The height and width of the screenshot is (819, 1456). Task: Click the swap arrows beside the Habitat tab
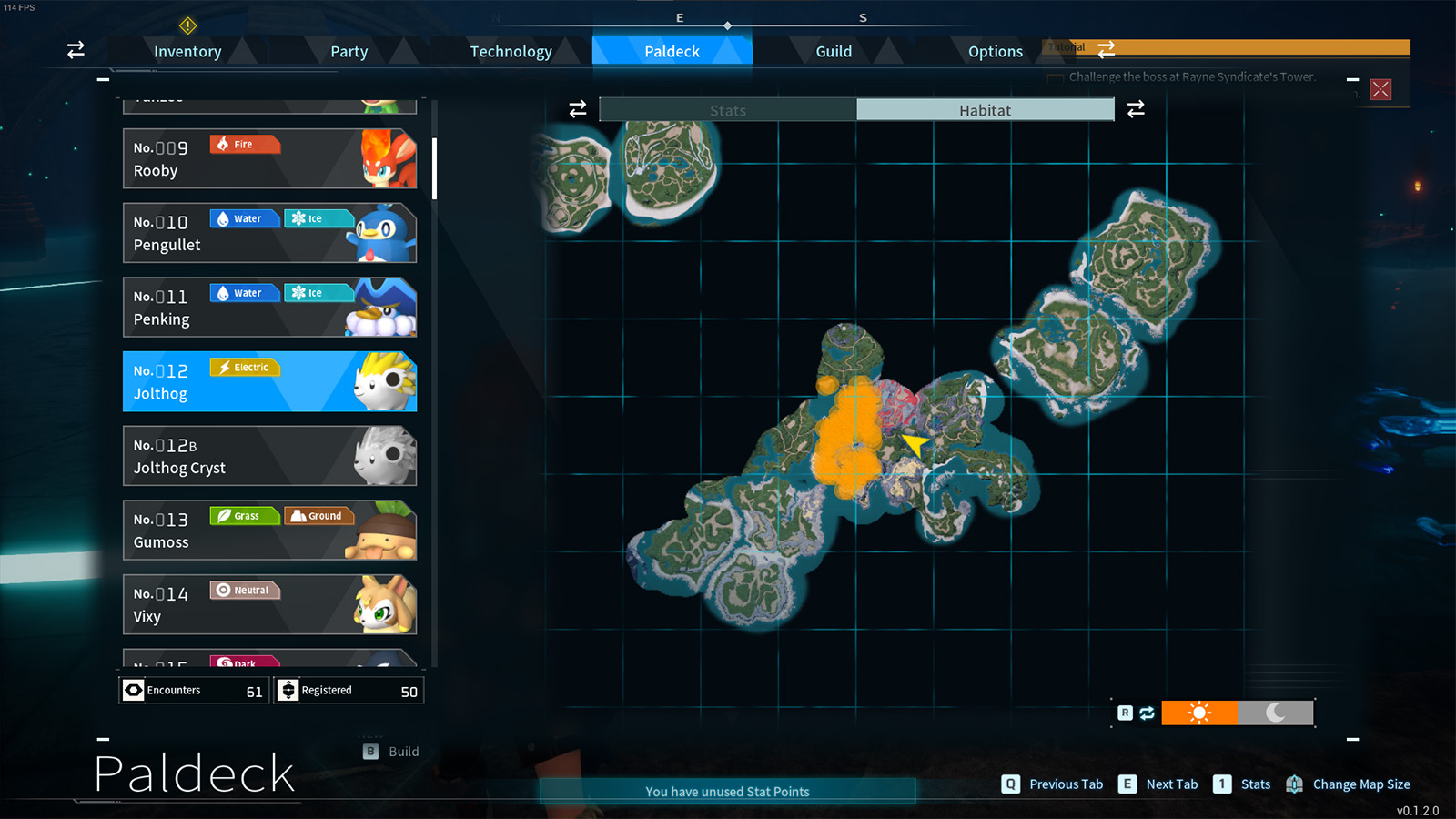[x=1136, y=108]
